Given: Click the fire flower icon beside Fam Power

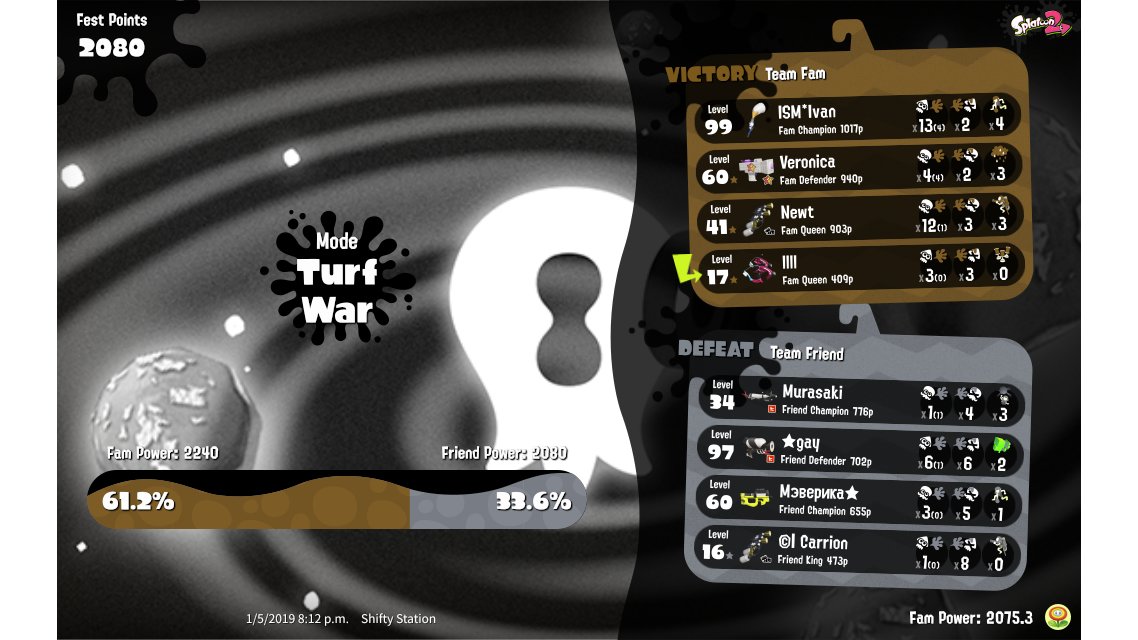Looking at the screenshot, I should click(1054, 617).
